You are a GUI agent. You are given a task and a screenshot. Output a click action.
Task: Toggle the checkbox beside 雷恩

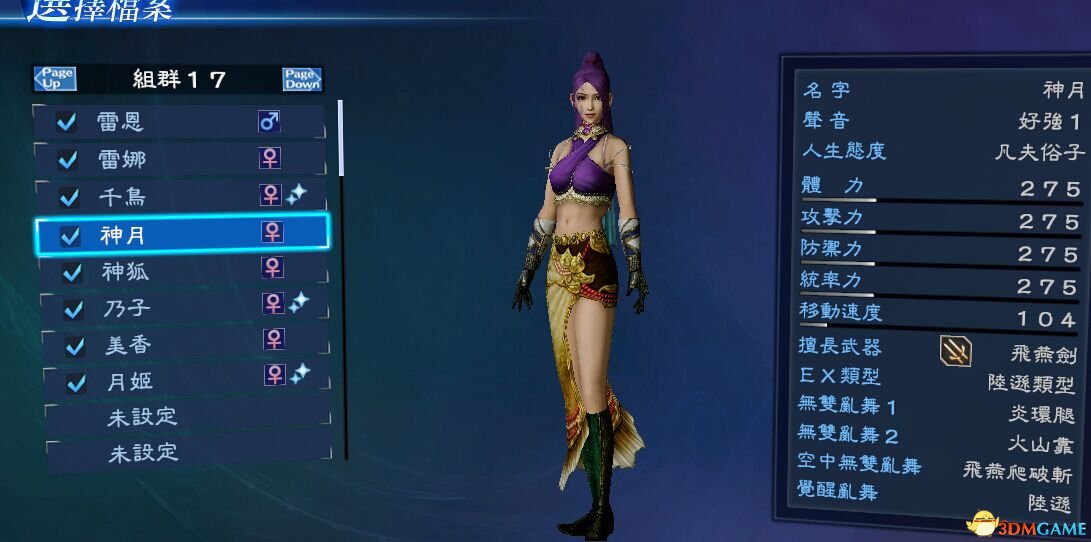pyautogui.click(x=67, y=122)
